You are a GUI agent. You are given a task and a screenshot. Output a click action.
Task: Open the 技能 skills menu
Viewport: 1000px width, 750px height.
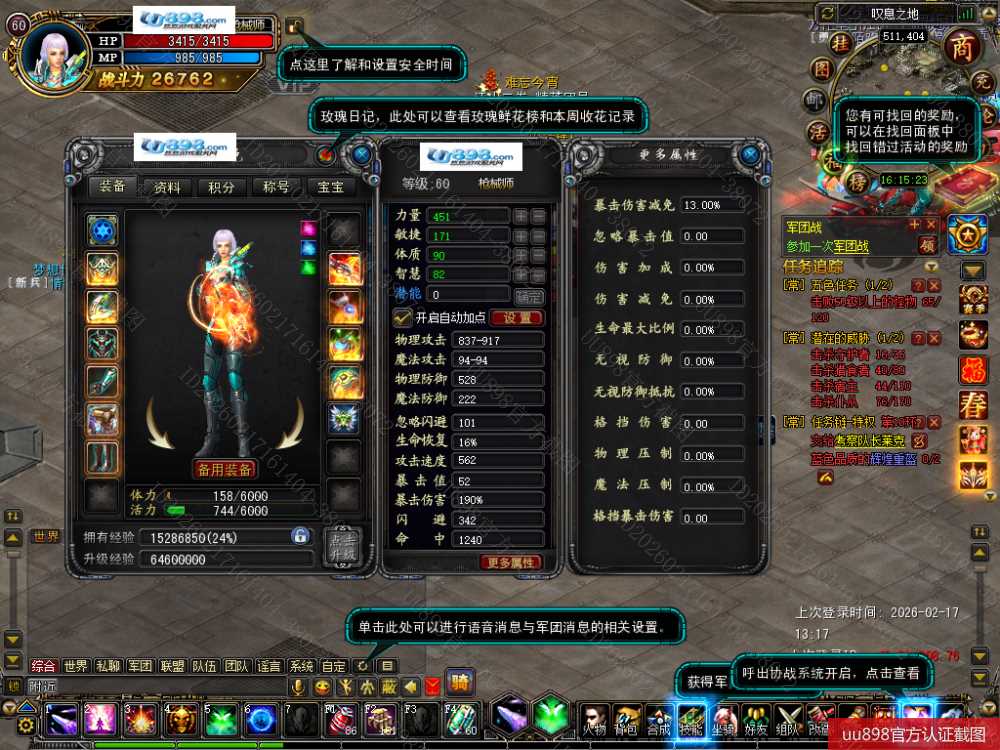691,720
